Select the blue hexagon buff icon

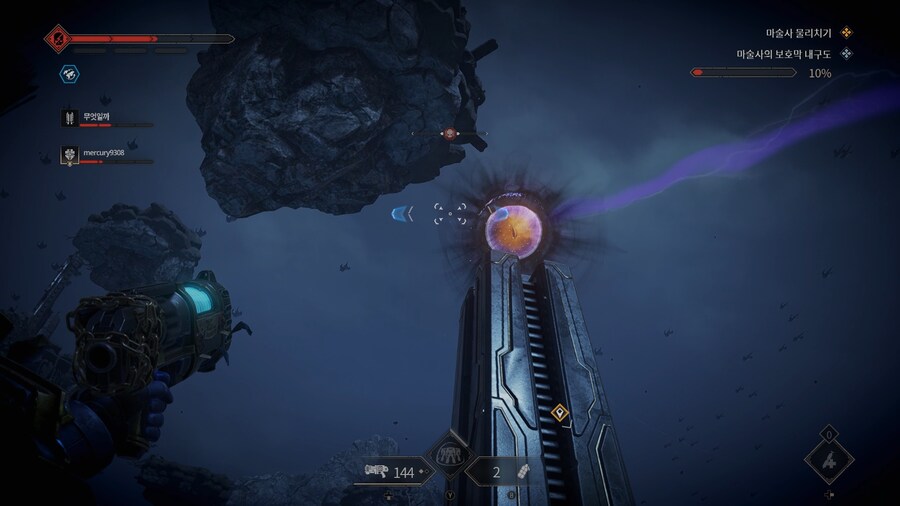[70, 73]
